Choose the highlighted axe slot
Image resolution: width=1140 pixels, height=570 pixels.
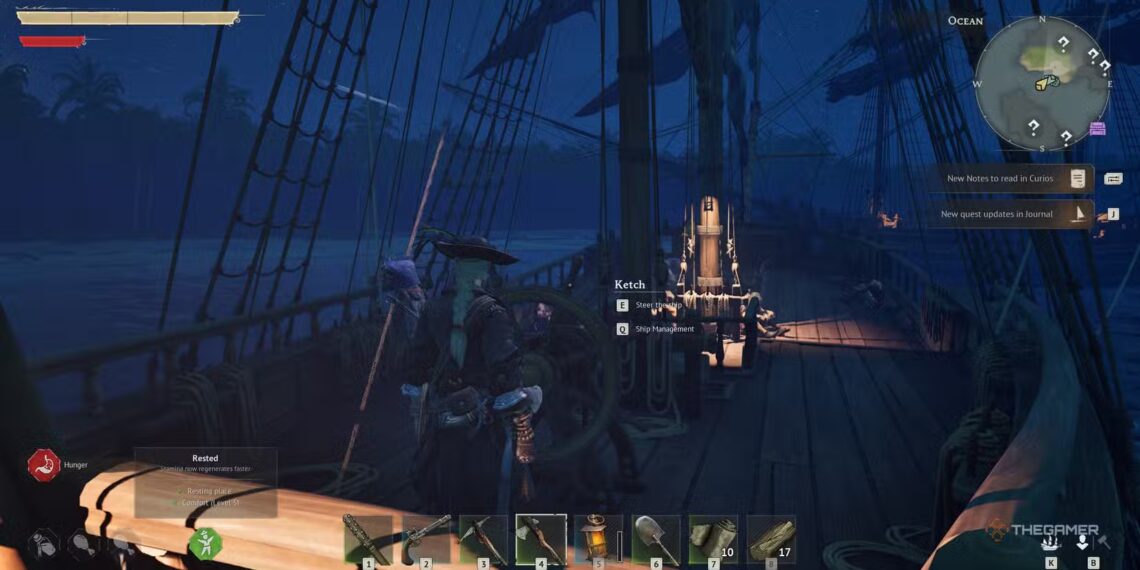541,540
